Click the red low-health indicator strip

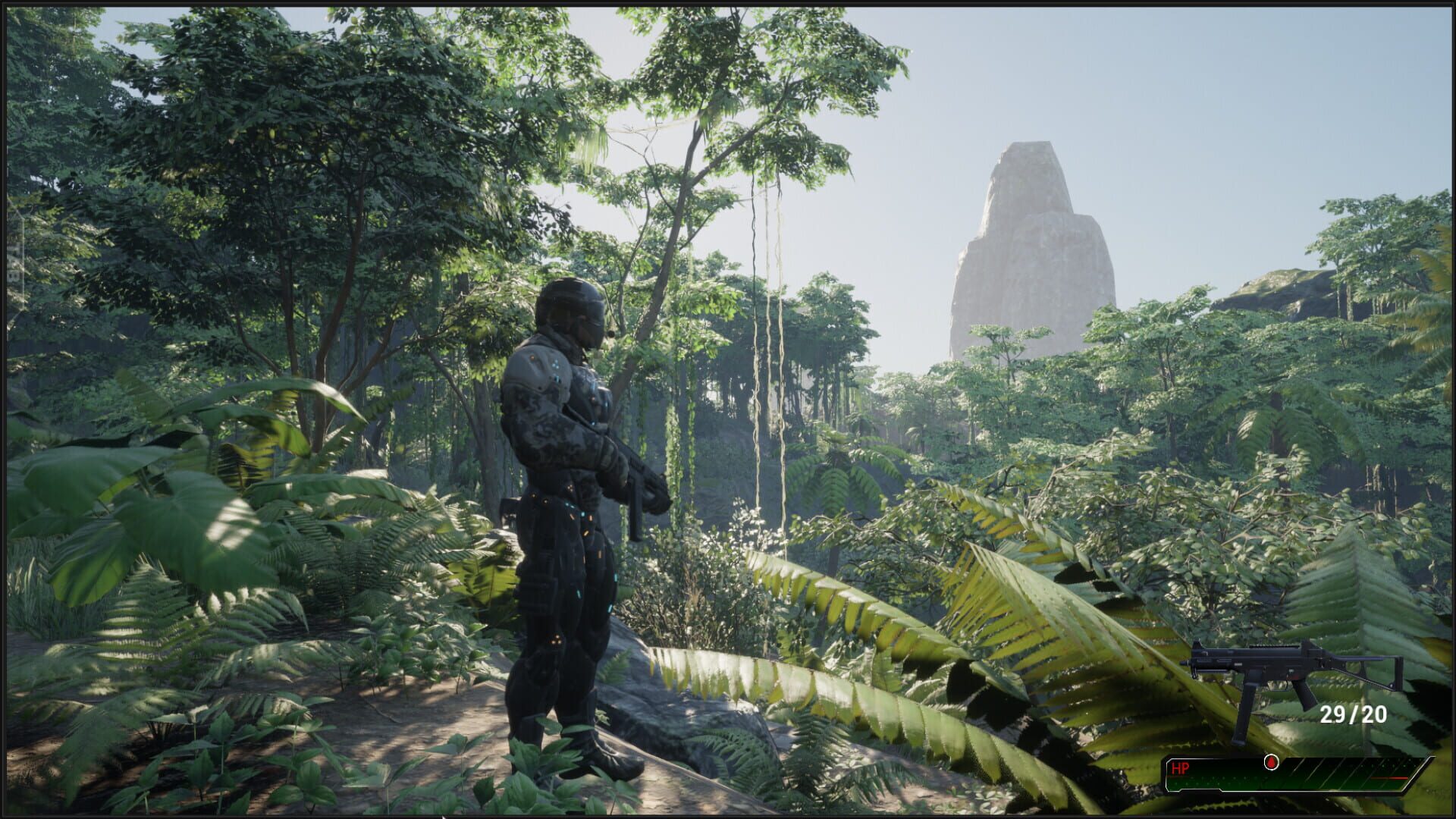tap(1392, 778)
